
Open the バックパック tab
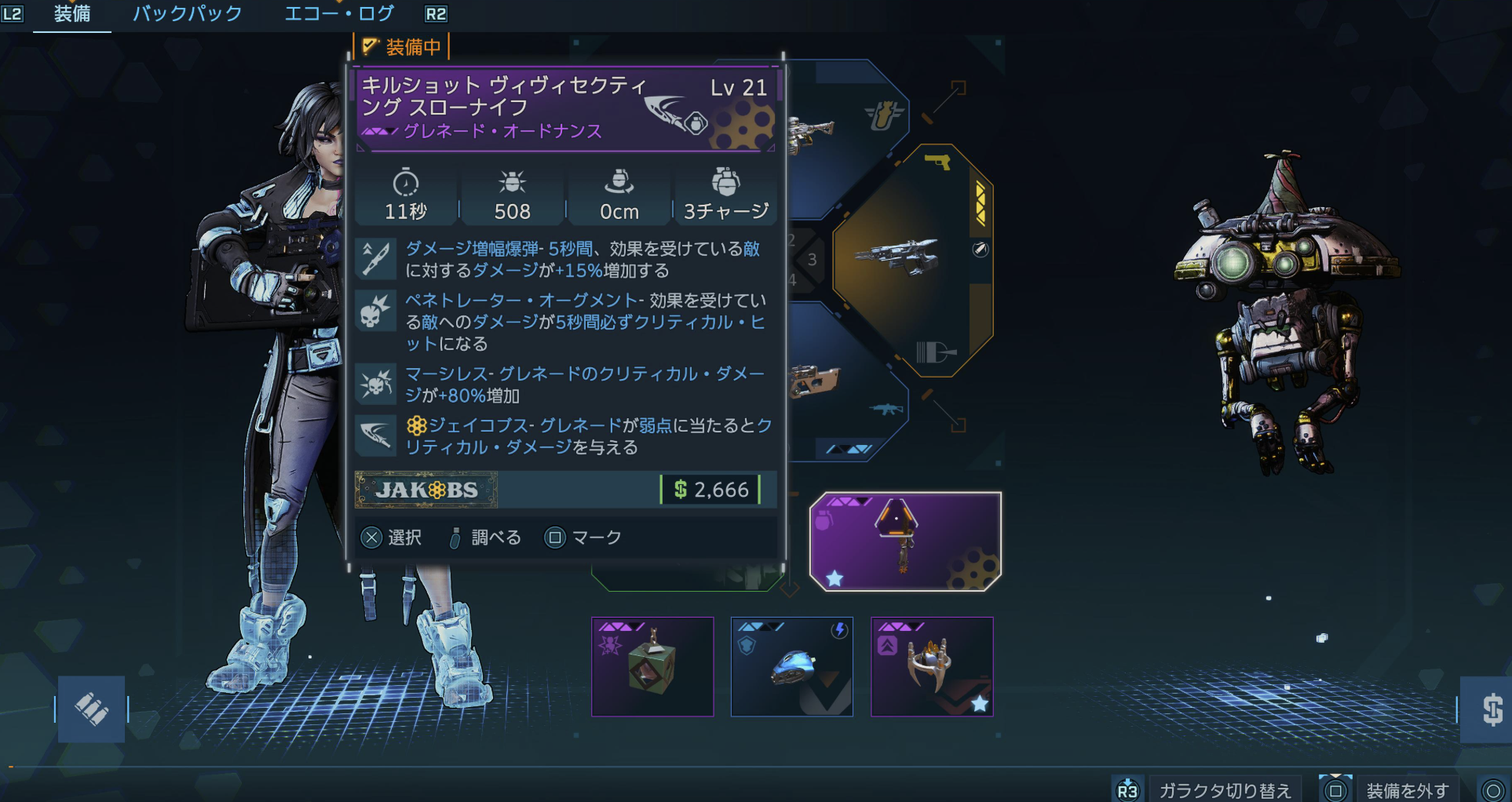187,14
